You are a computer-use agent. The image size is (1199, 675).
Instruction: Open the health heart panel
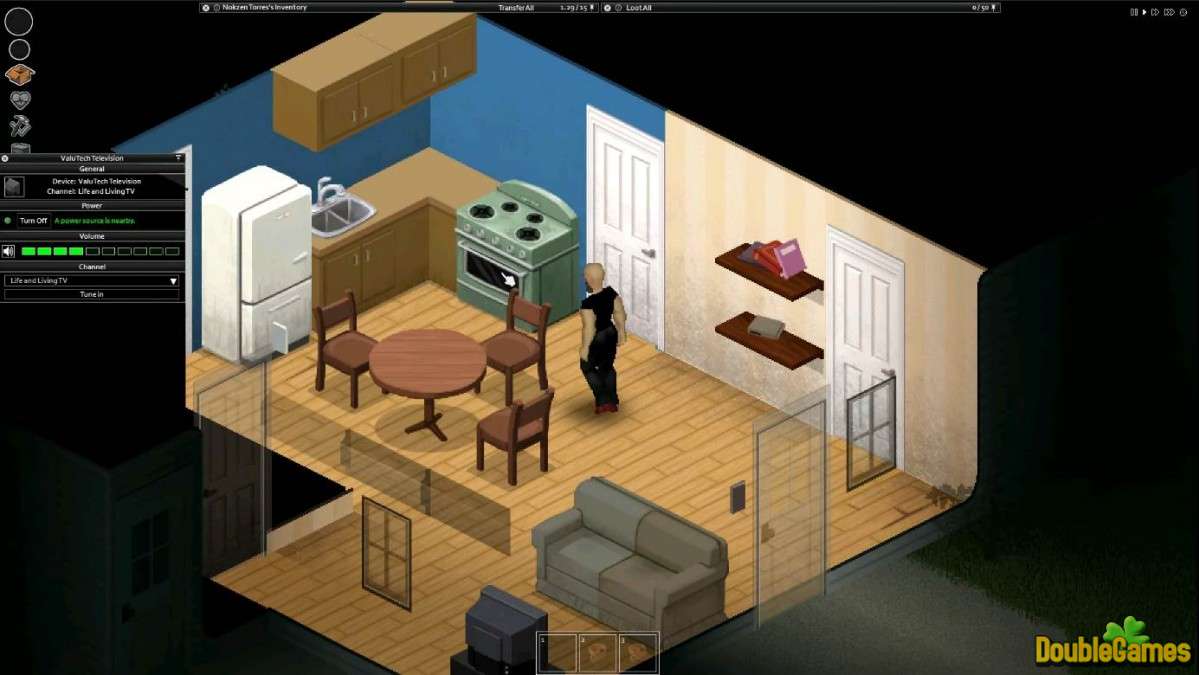[20, 100]
